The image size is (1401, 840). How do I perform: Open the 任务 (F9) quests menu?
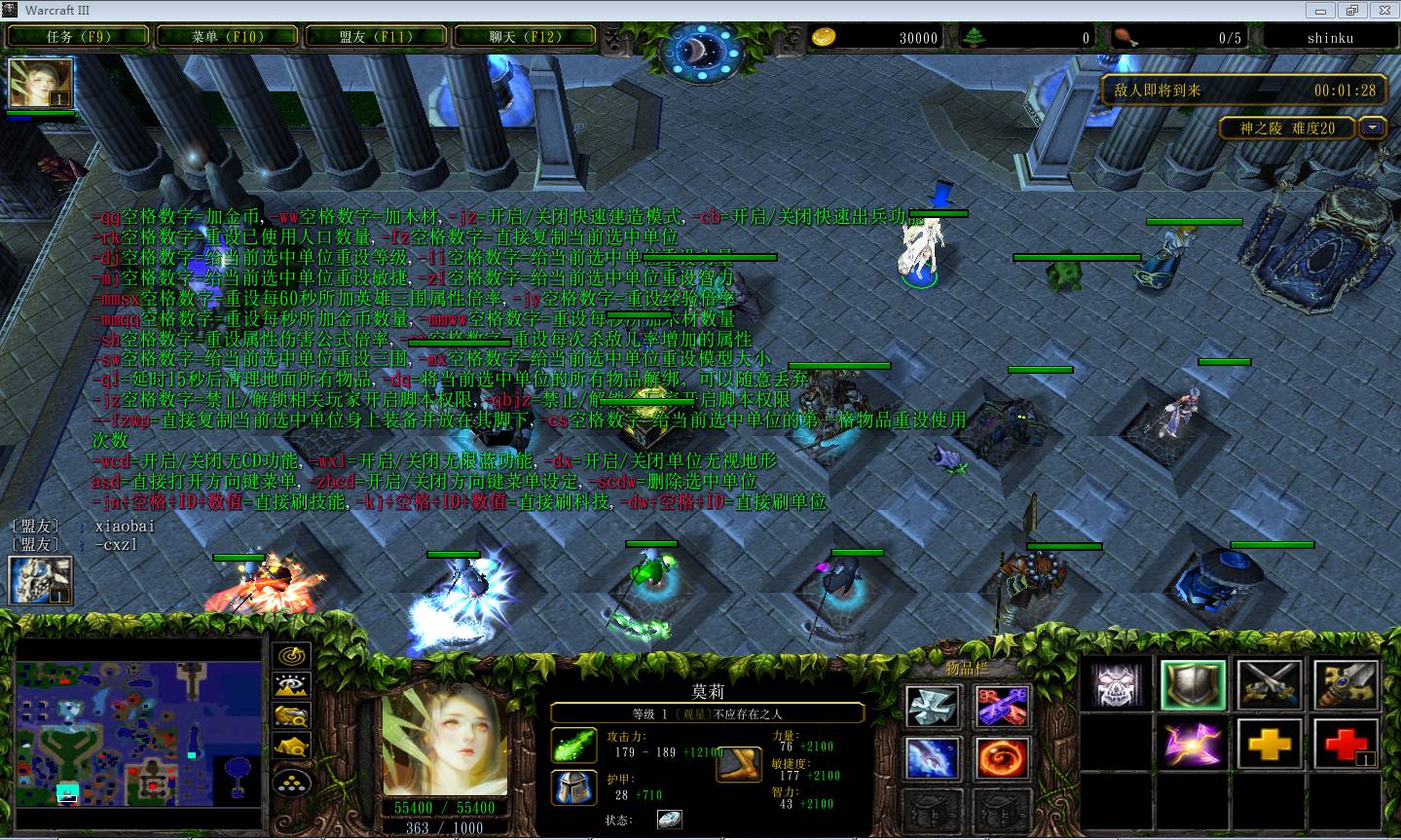tap(79, 37)
